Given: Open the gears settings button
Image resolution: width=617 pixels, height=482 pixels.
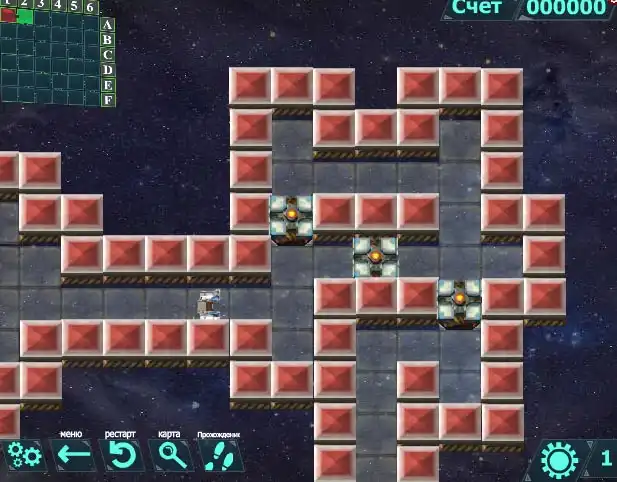Looking at the screenshot, I should point(23,457).
